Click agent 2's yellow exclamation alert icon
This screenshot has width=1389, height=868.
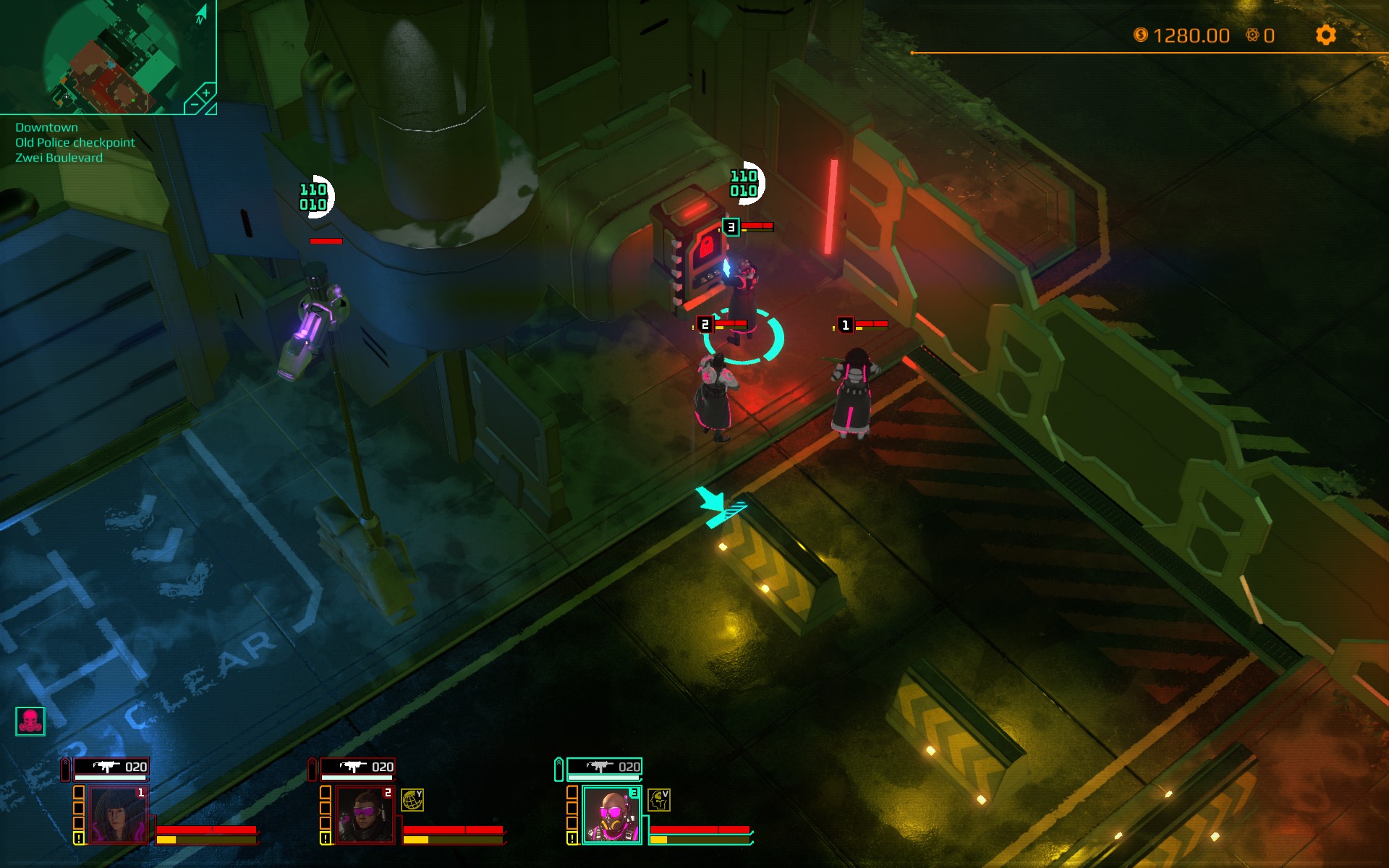[326, 838]
